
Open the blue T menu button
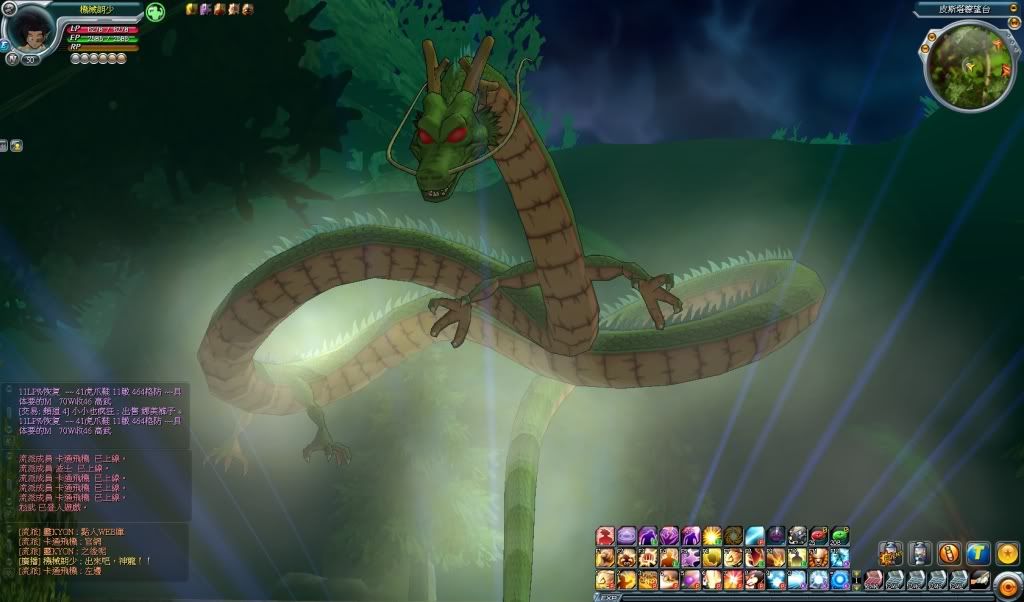point(977,553)
